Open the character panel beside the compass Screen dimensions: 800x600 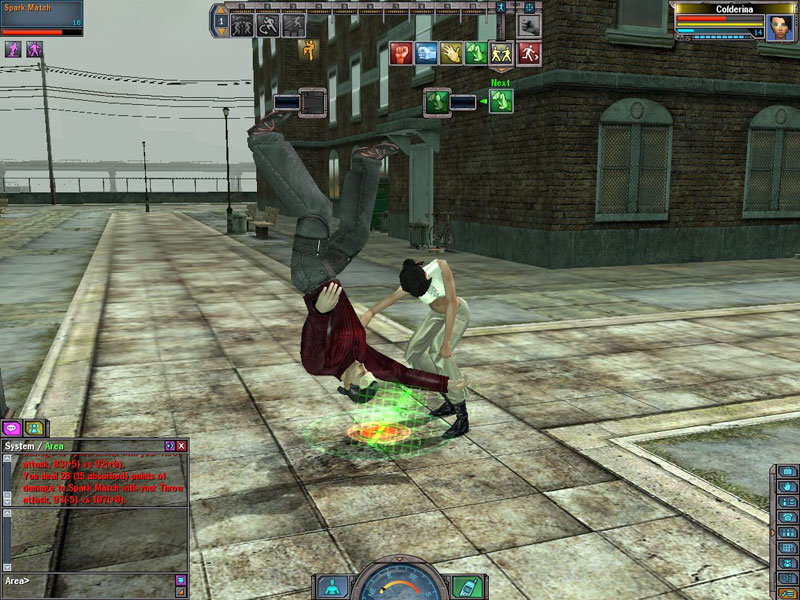[332, 586]
